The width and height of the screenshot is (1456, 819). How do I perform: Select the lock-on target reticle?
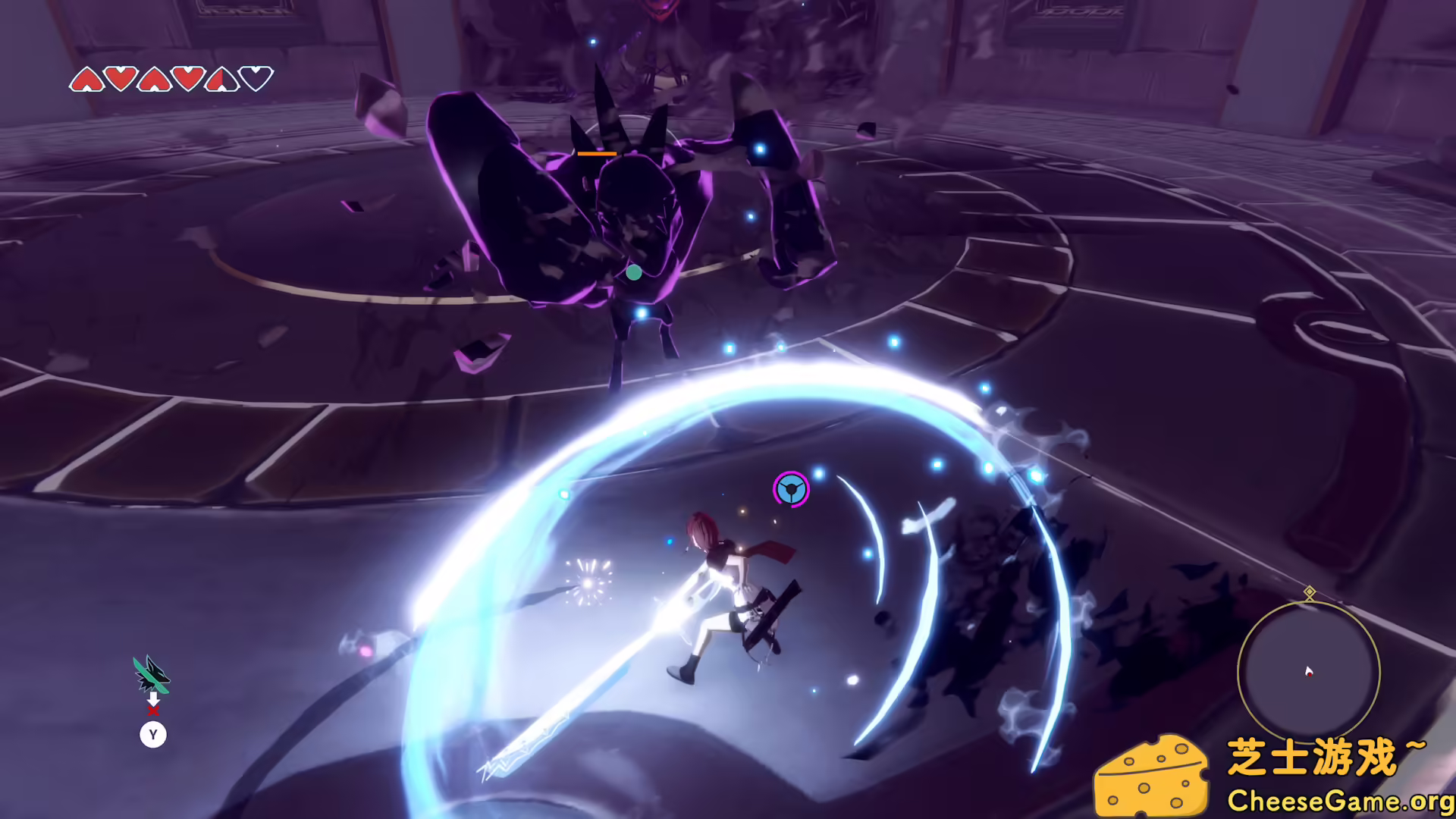(x=791, y=490)
